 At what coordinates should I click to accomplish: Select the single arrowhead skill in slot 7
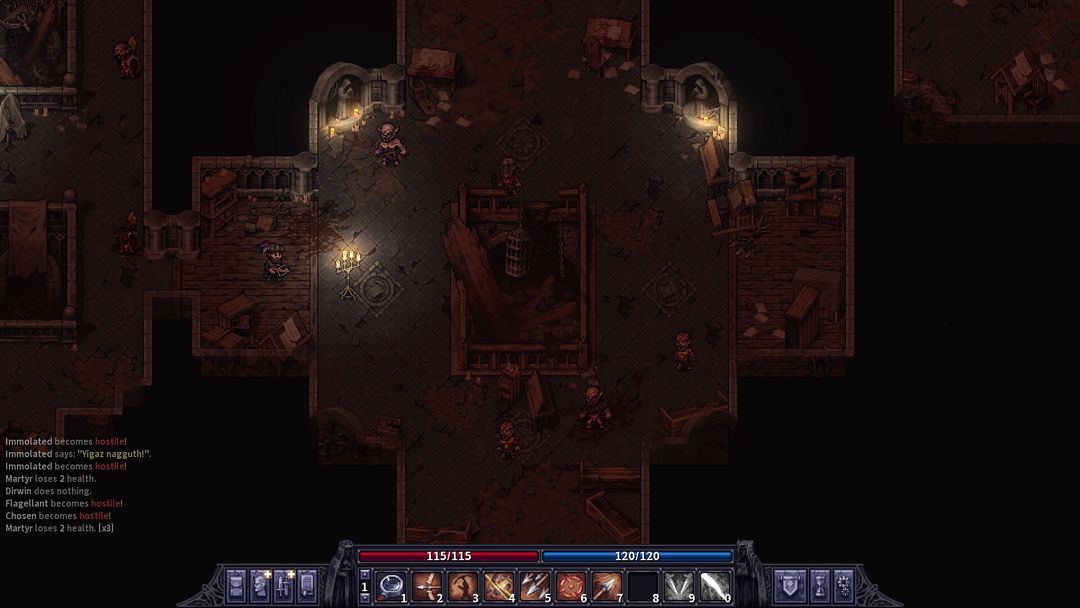coord(607,585)
